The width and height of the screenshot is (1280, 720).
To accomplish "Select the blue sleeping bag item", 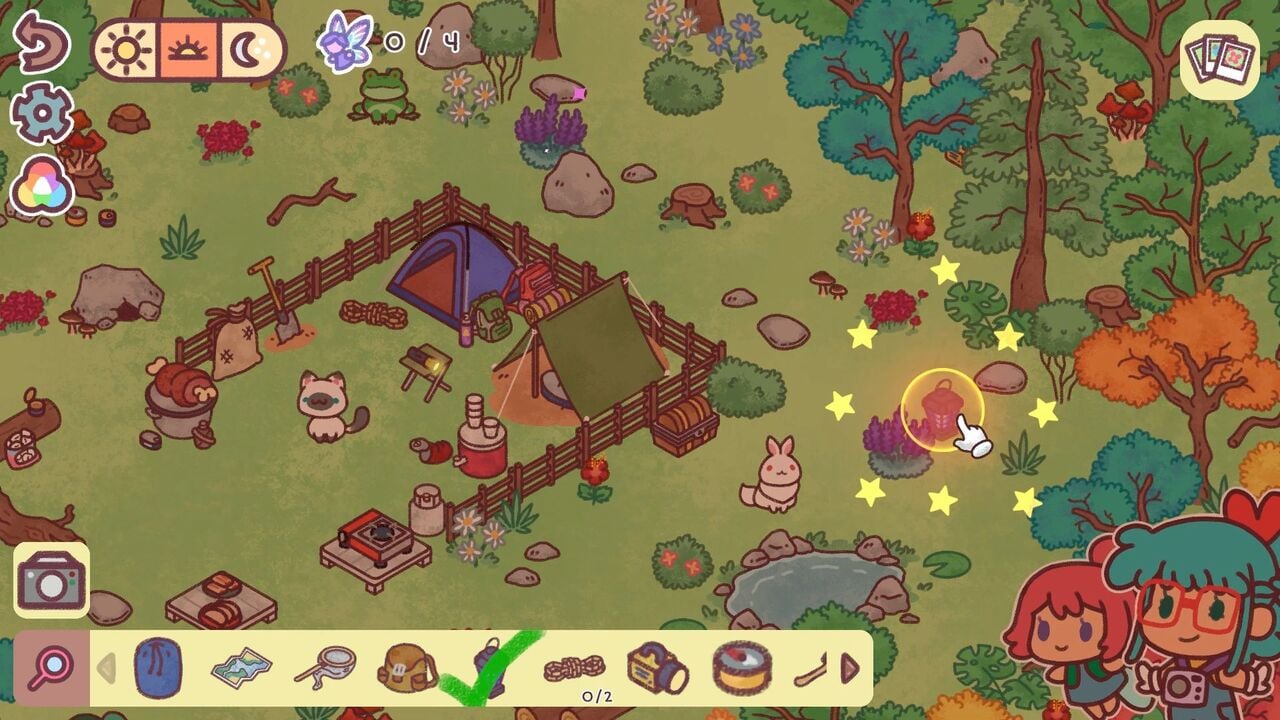I will point(157,667).
